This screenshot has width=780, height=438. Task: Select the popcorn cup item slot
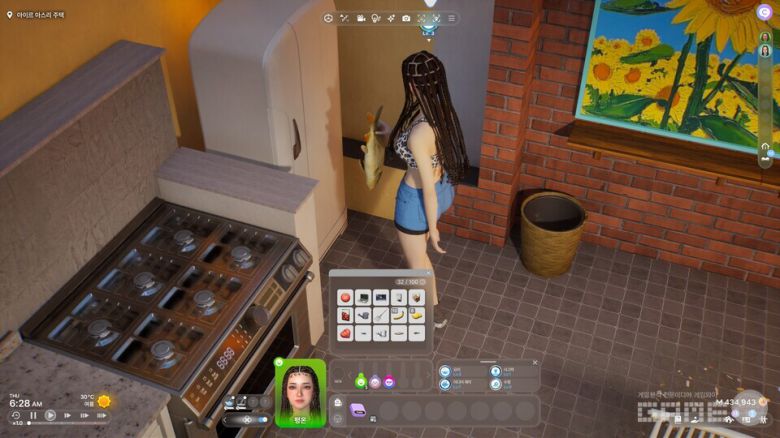click(416, 297)
